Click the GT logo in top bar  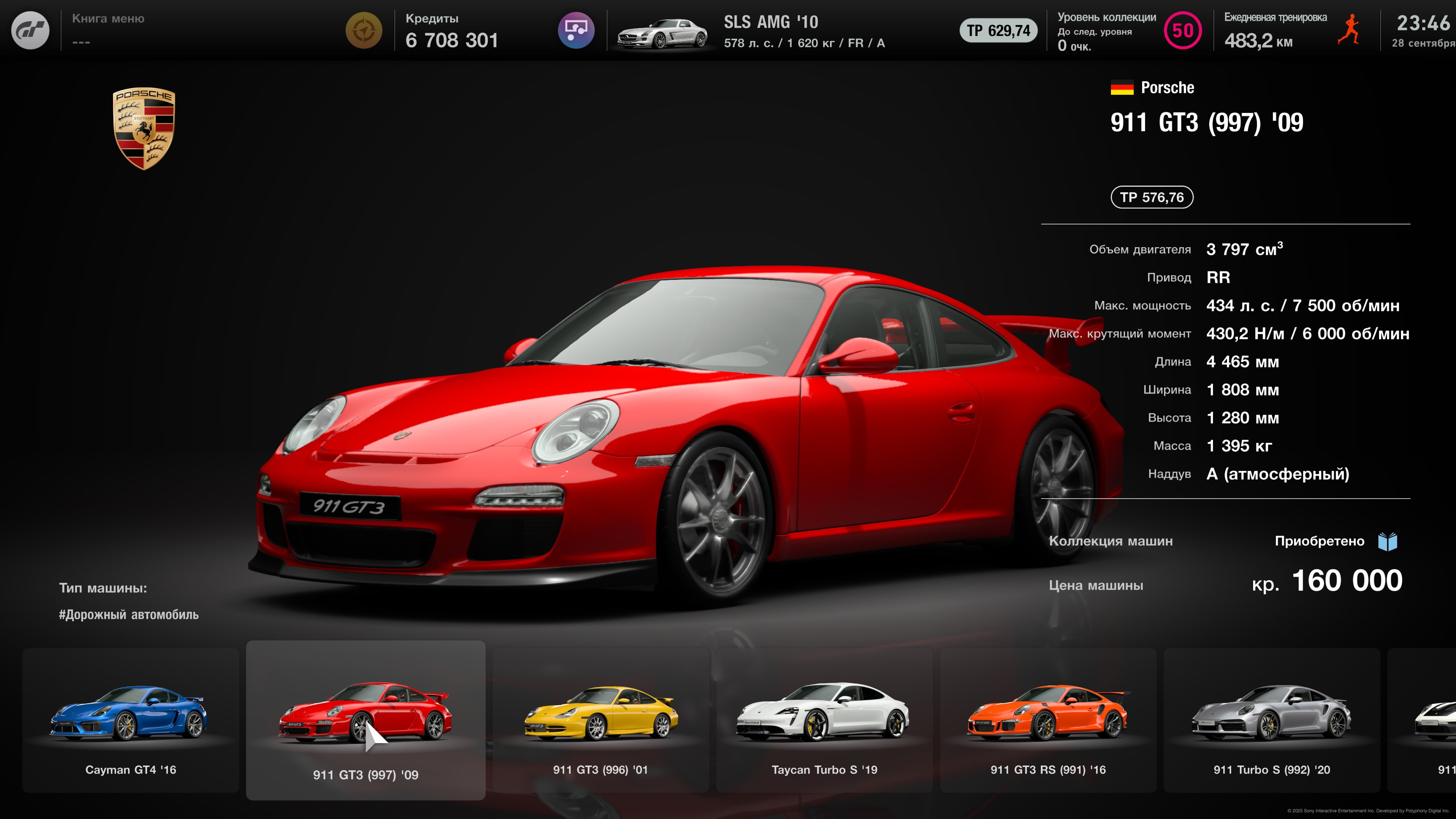pos(30,30)
